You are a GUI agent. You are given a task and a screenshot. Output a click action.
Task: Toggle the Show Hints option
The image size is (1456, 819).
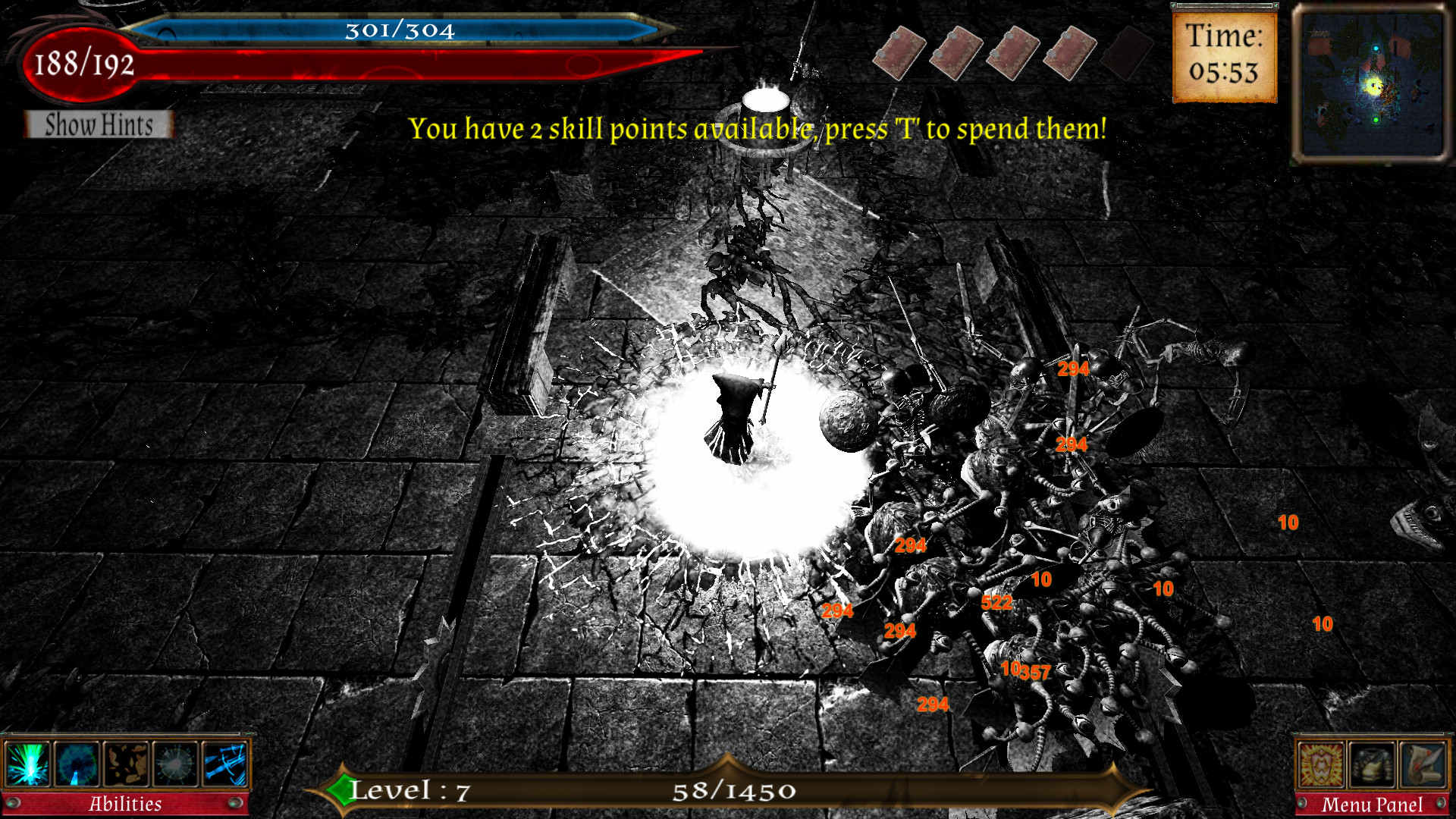tap(99, 125)
